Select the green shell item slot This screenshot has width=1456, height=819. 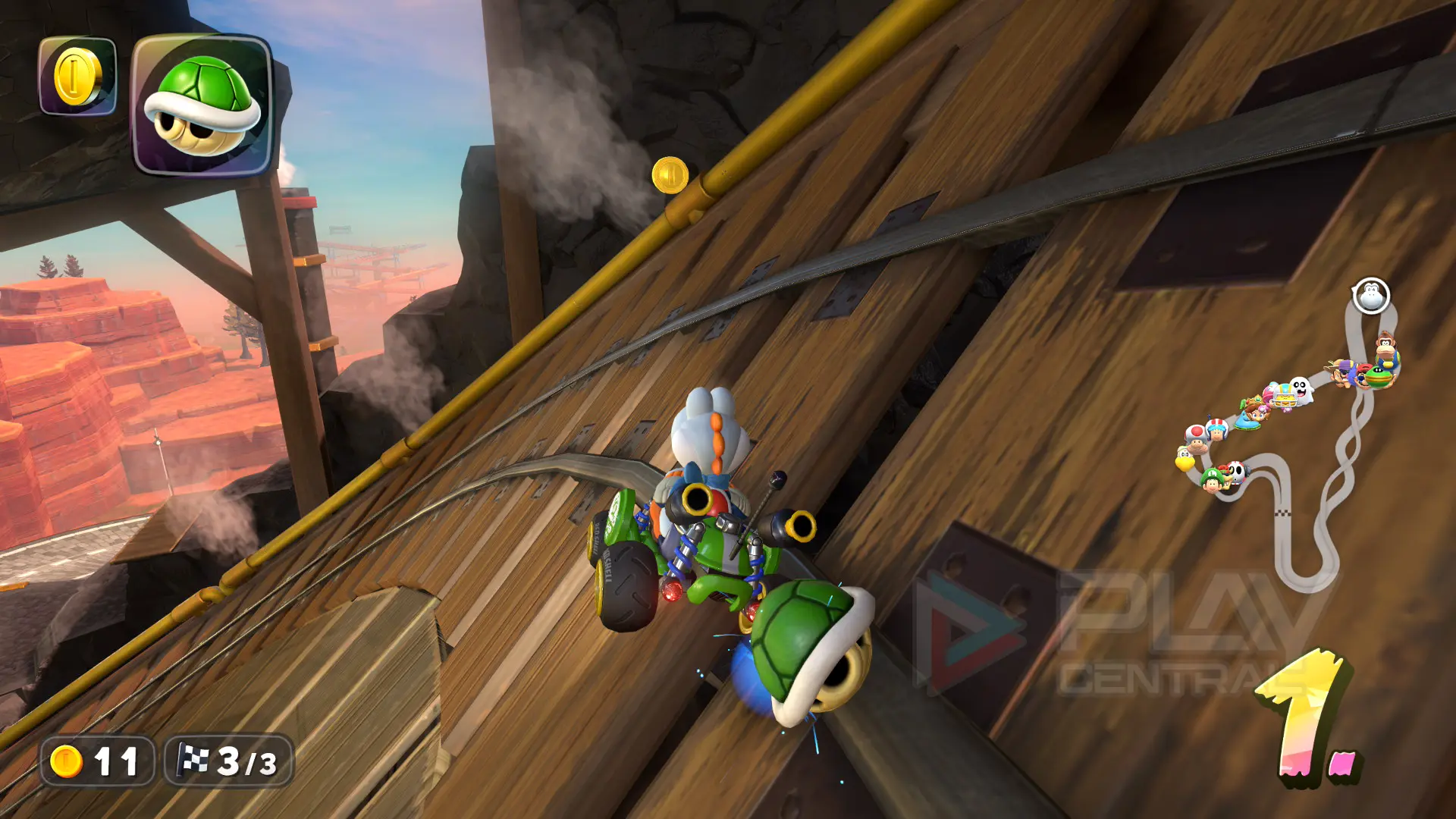pos(202,105)
